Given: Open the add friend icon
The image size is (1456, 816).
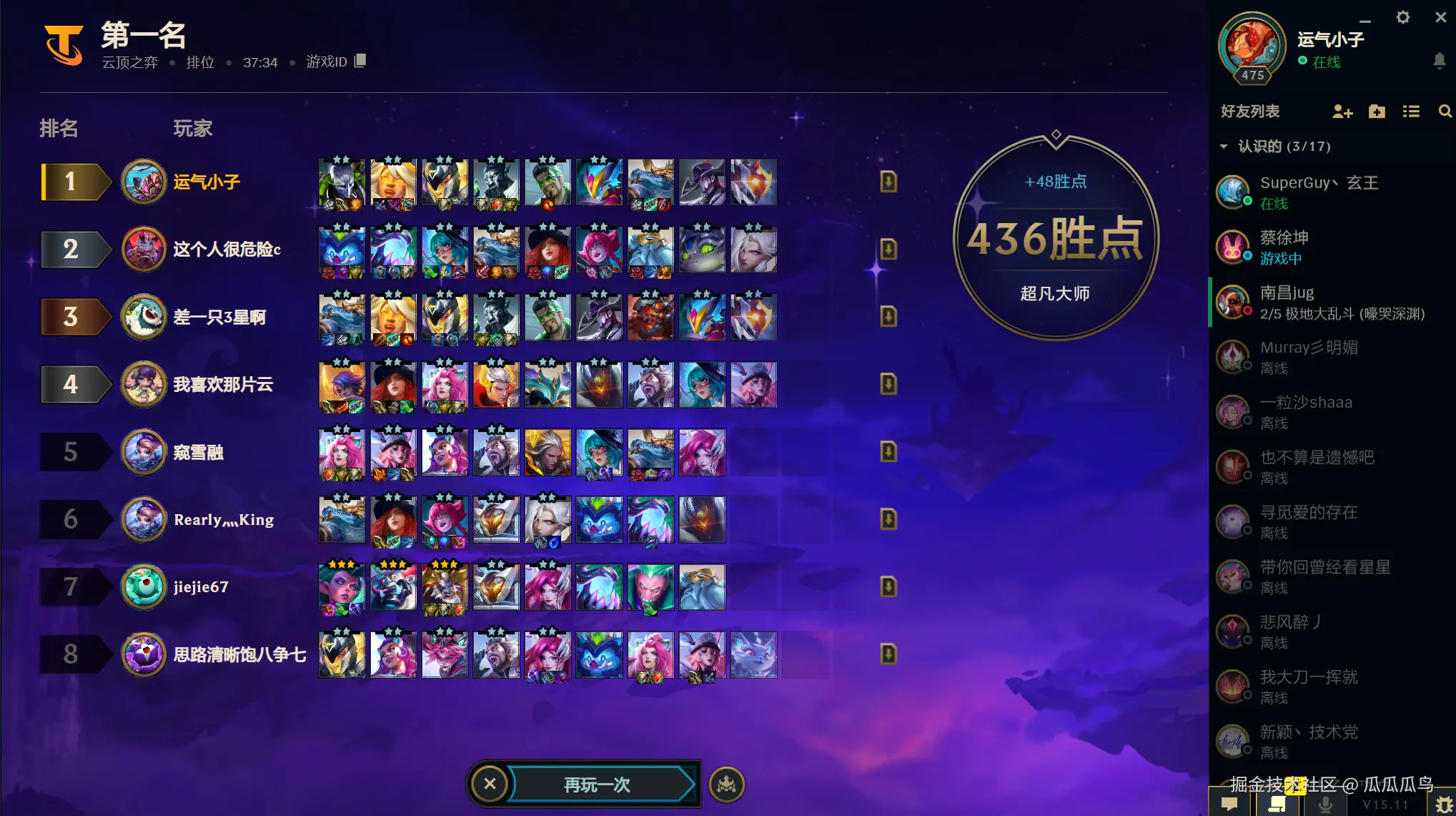Looking at the screenshot, I should point(1343,112).
